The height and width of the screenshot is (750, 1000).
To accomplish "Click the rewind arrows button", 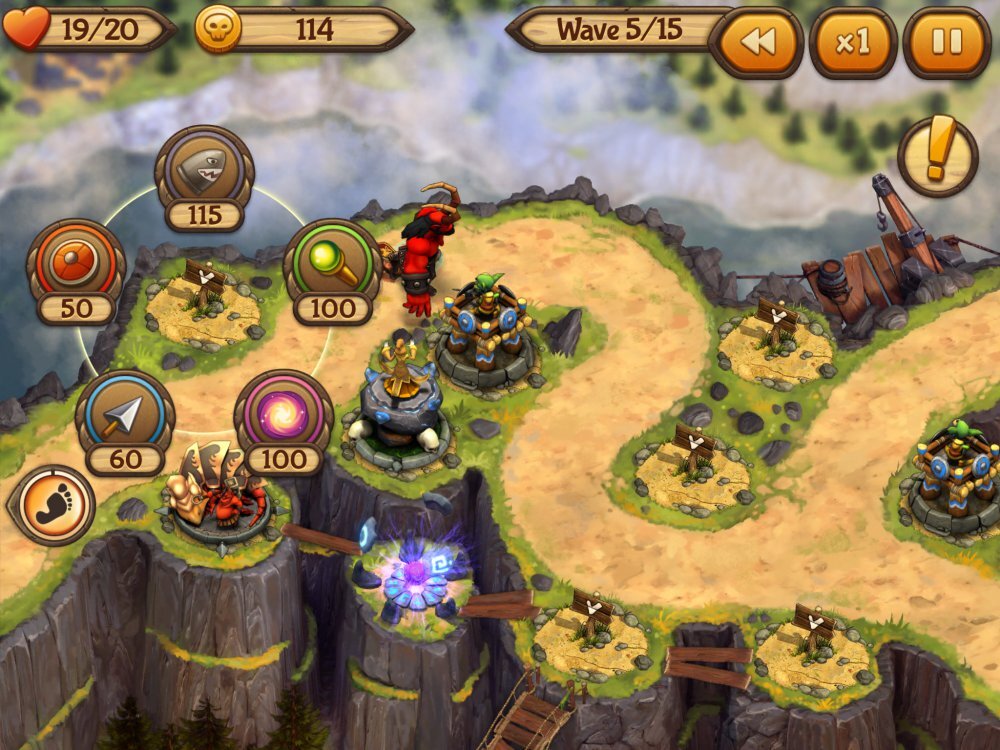I will (759, 43).
